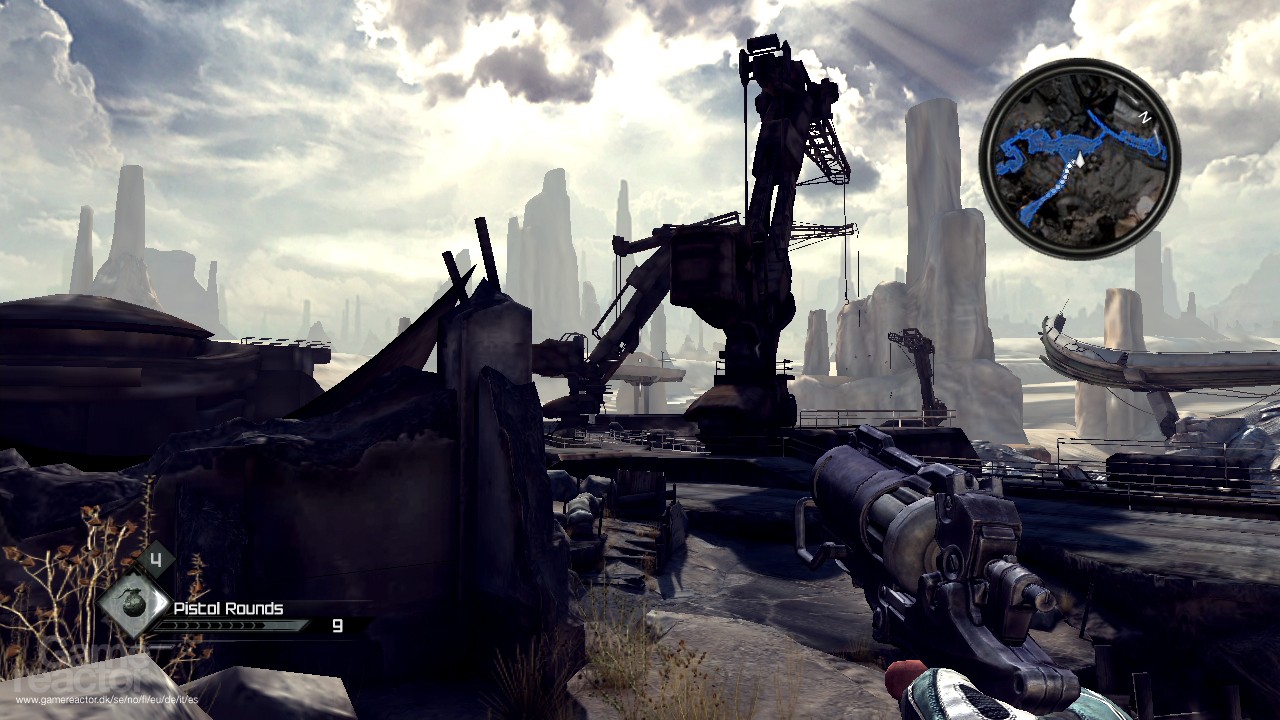Click the north compass marker on minimap
The width and height of the screenshot is (1280, 720).
(1146, 117)
